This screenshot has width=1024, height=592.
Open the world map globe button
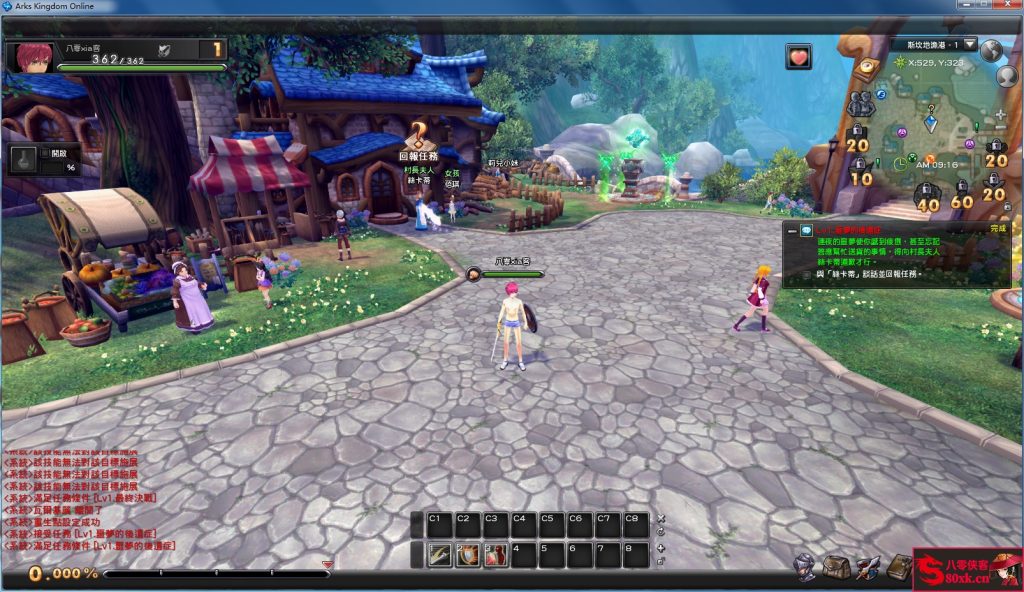(991, 50)
